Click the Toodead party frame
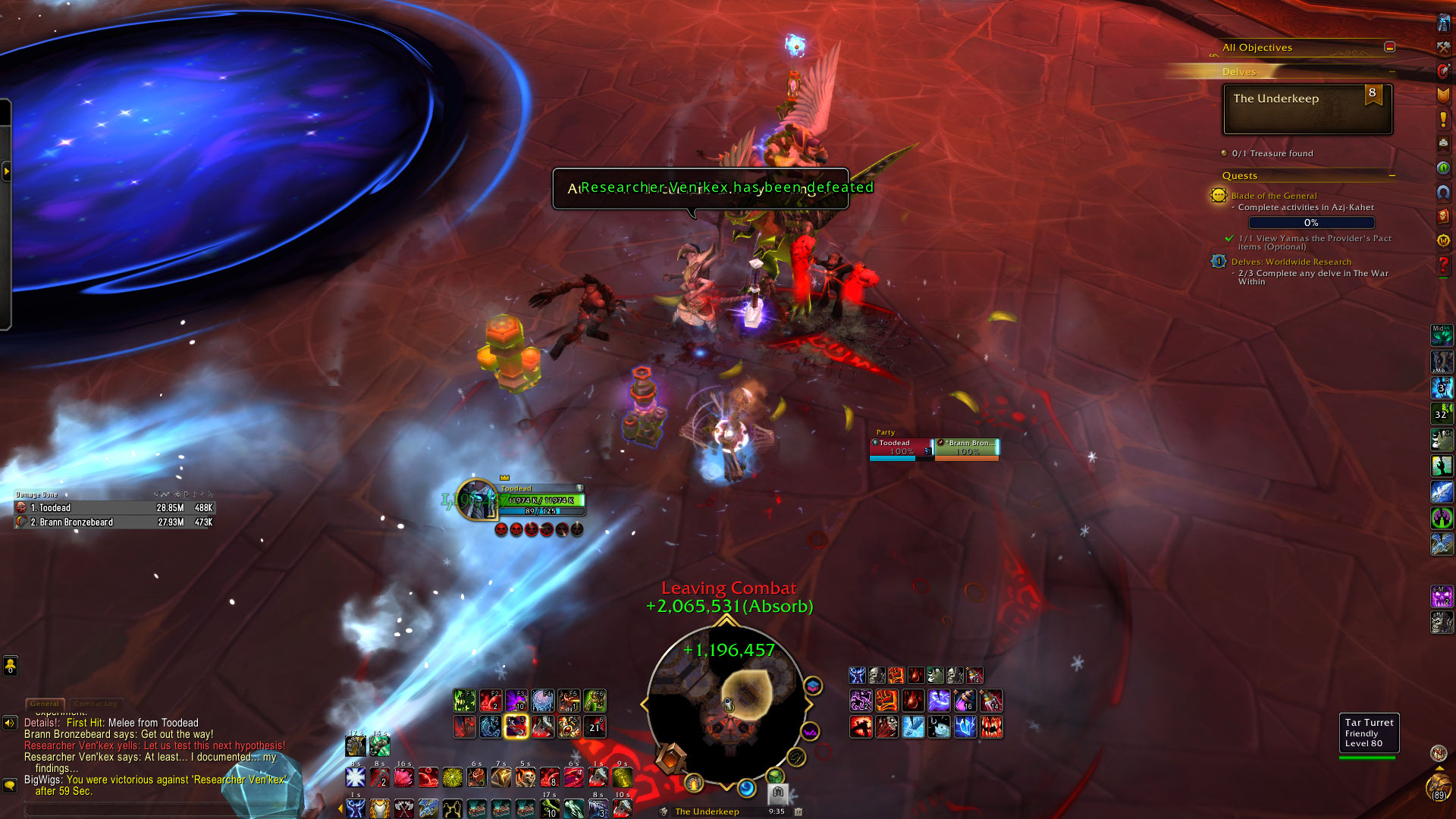Viewport: 1456px width, 819px height. click(x=901, y=448)
